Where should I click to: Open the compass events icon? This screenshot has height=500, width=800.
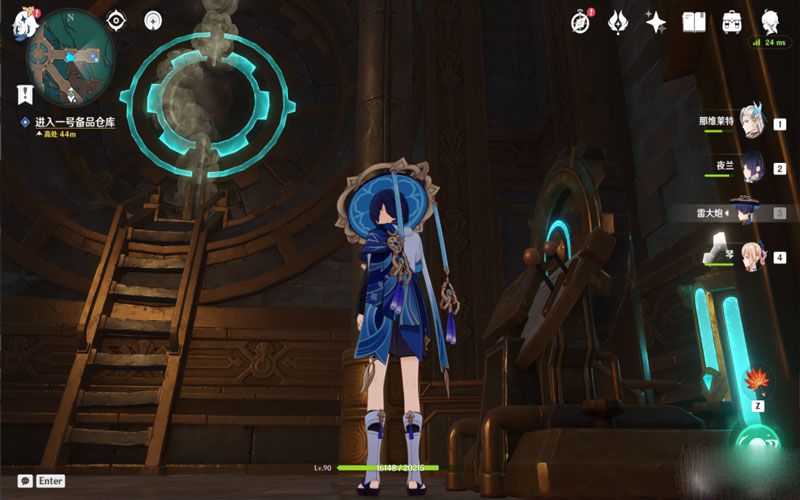coord(581,21)
